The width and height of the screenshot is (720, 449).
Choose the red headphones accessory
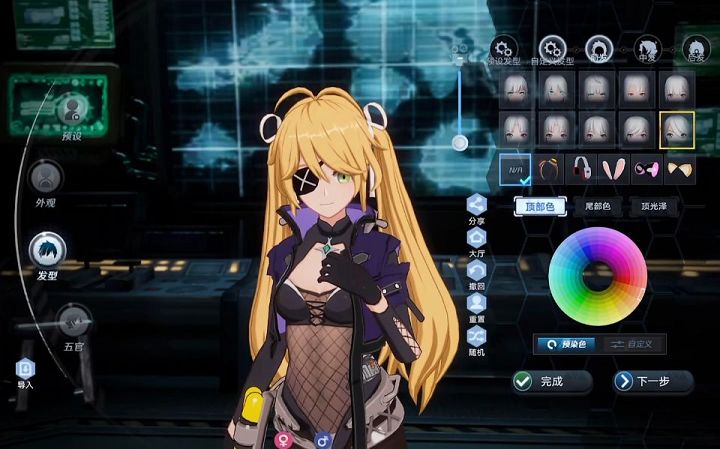(580, 169)
